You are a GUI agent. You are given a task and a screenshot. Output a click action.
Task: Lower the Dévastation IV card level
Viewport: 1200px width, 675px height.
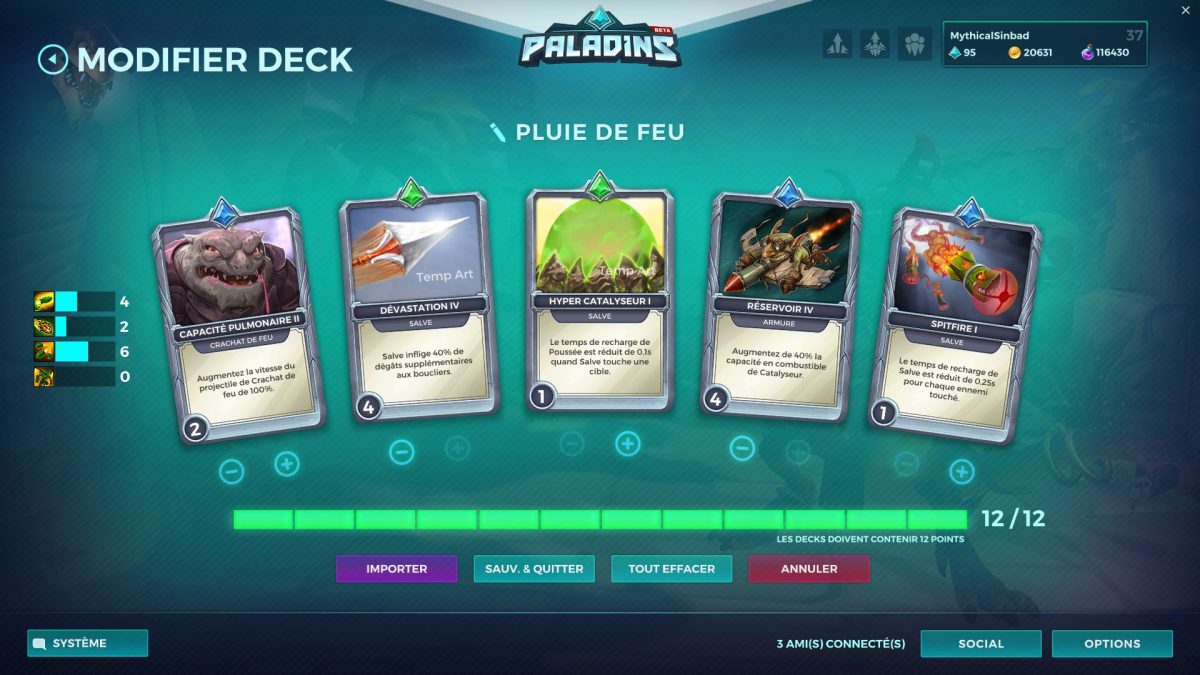pyautogui.click(x=401, y=452)
